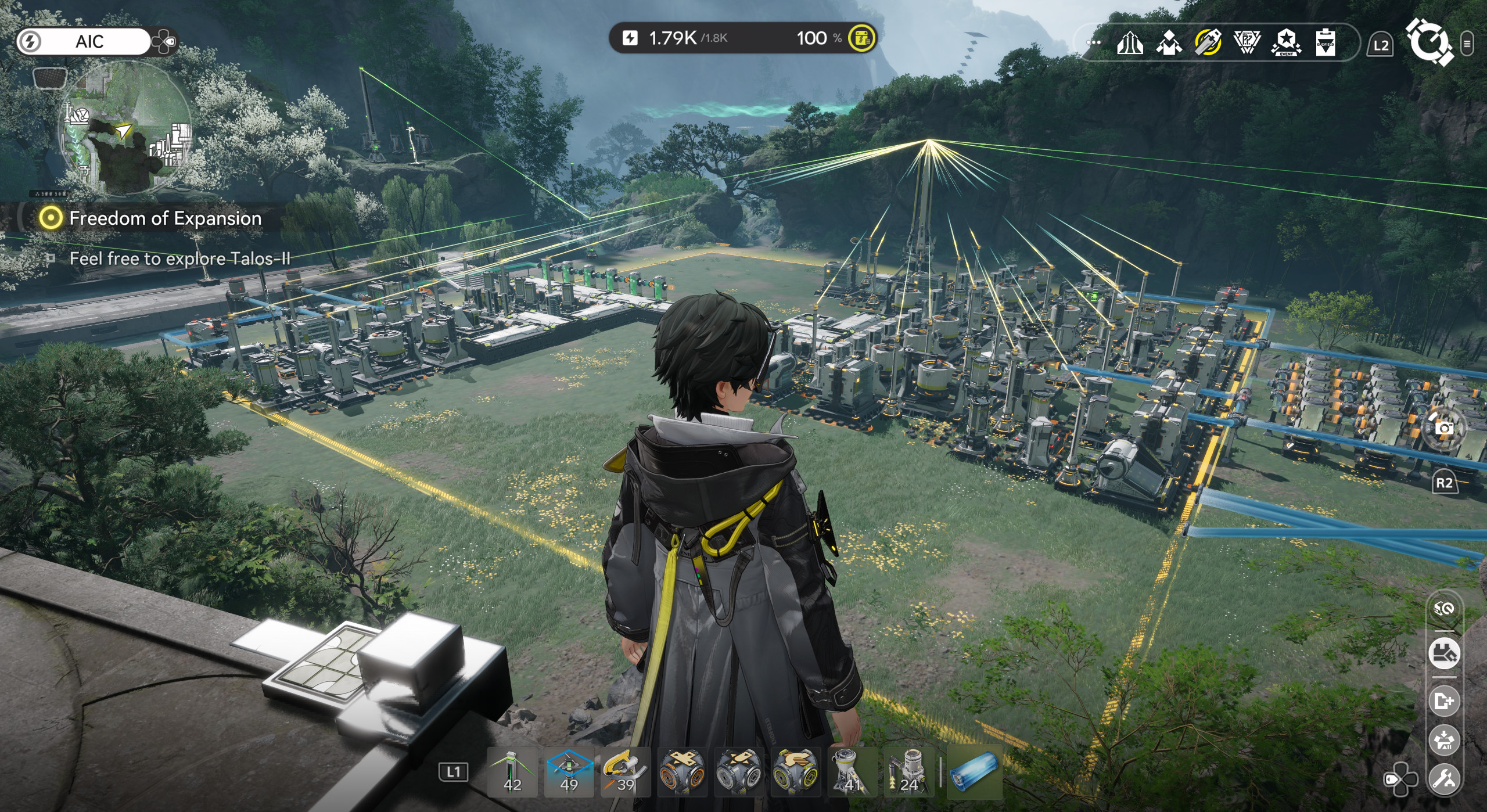The height and width of the screenshot is (812, 1487).
Task: Click the wrench build tool button
Action: pos(1444,777)
